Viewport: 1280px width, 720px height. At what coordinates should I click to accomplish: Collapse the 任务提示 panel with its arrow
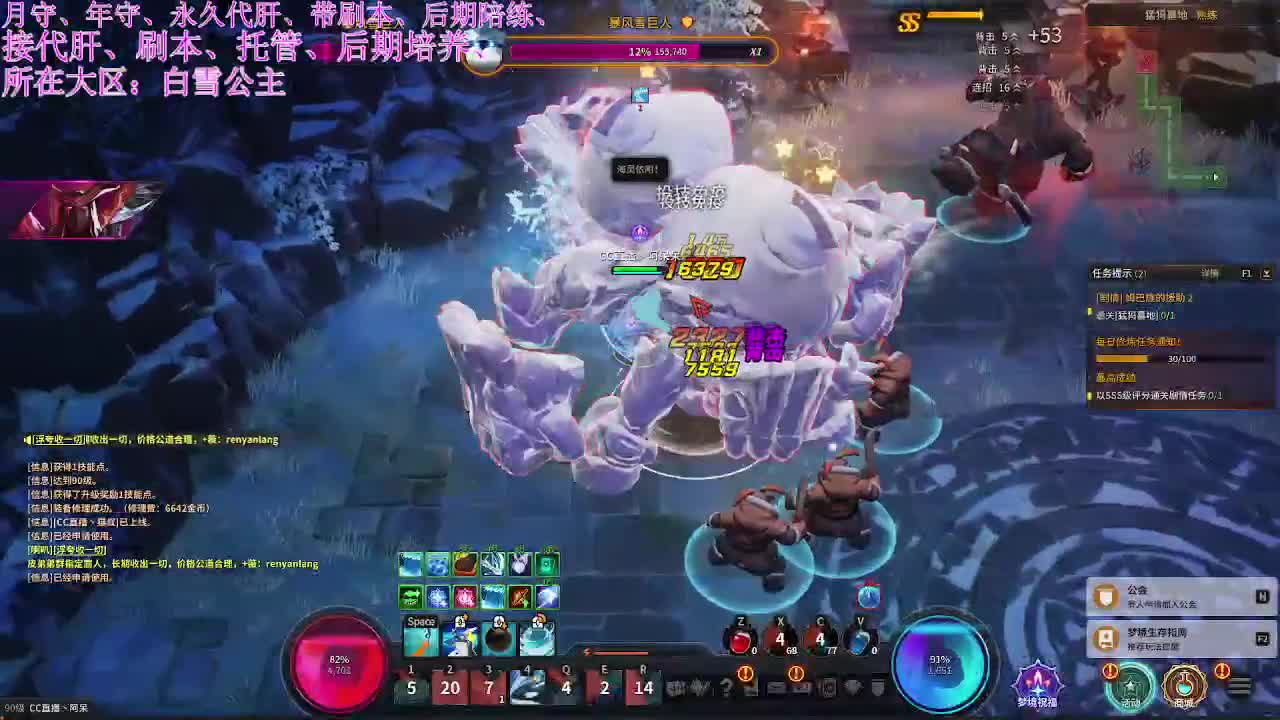(x=1268, y=273)
